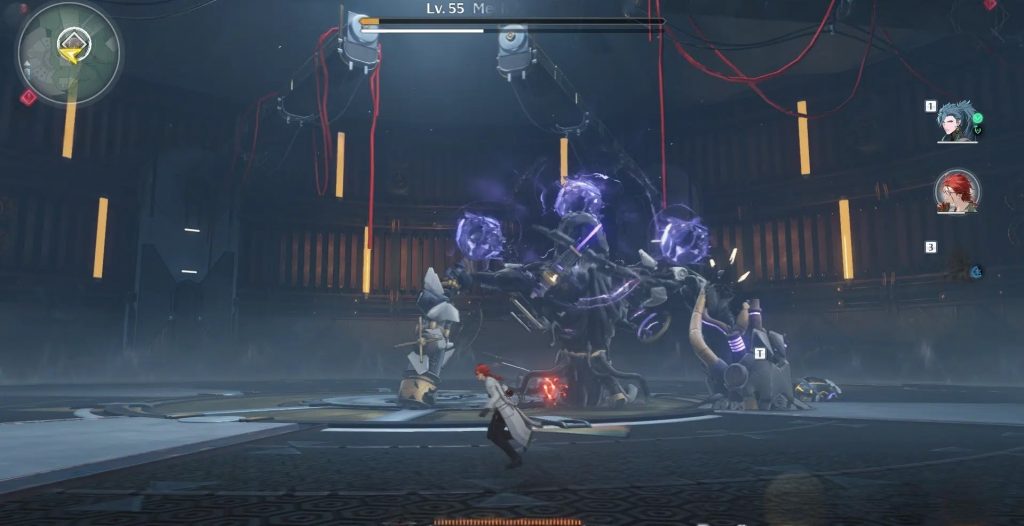Select the red-haired character portrait
The width and height of the screenshot is (1024, 526).
click(x=957, y=191)
